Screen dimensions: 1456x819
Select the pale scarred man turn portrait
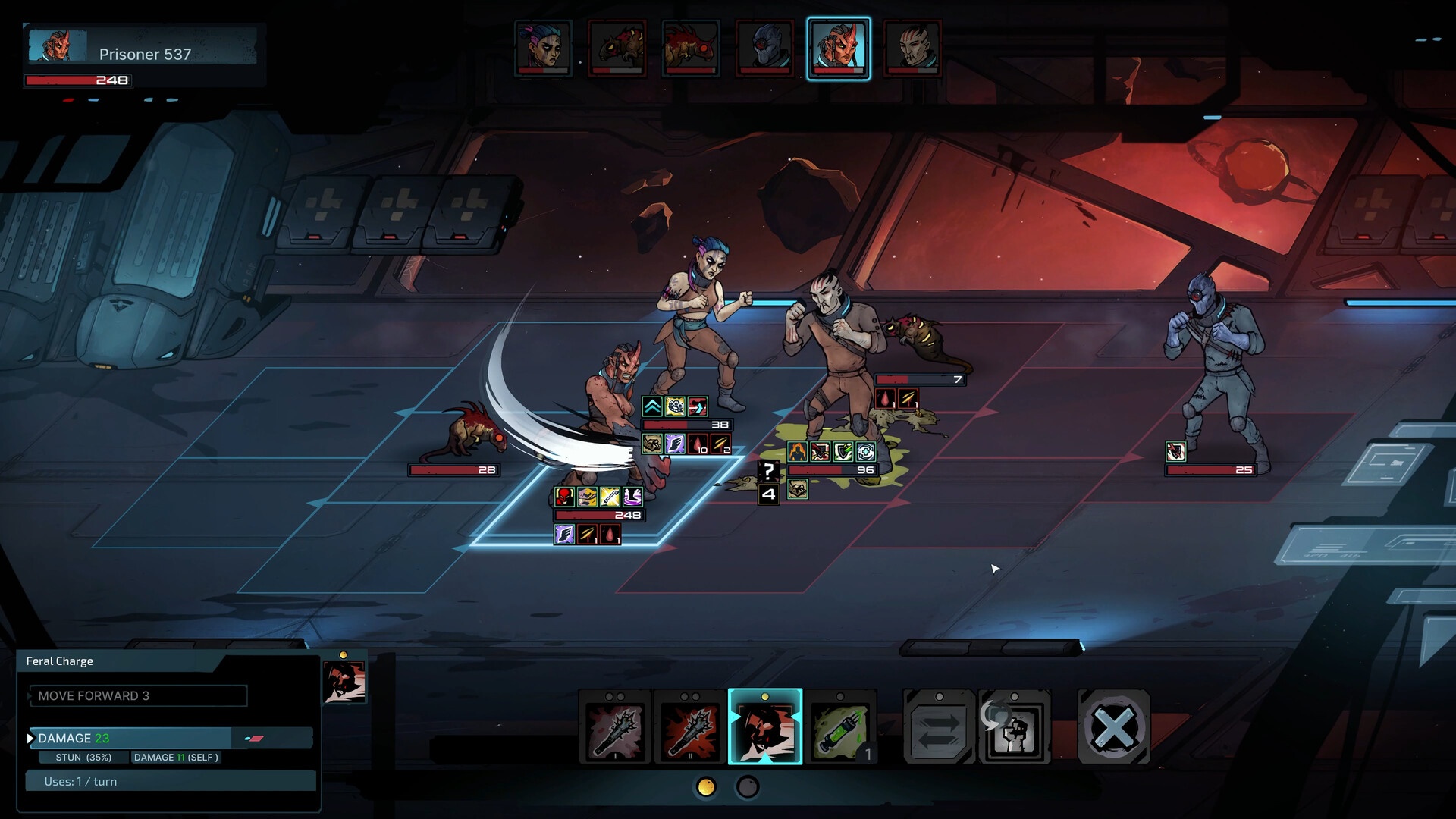coord(912,49)
